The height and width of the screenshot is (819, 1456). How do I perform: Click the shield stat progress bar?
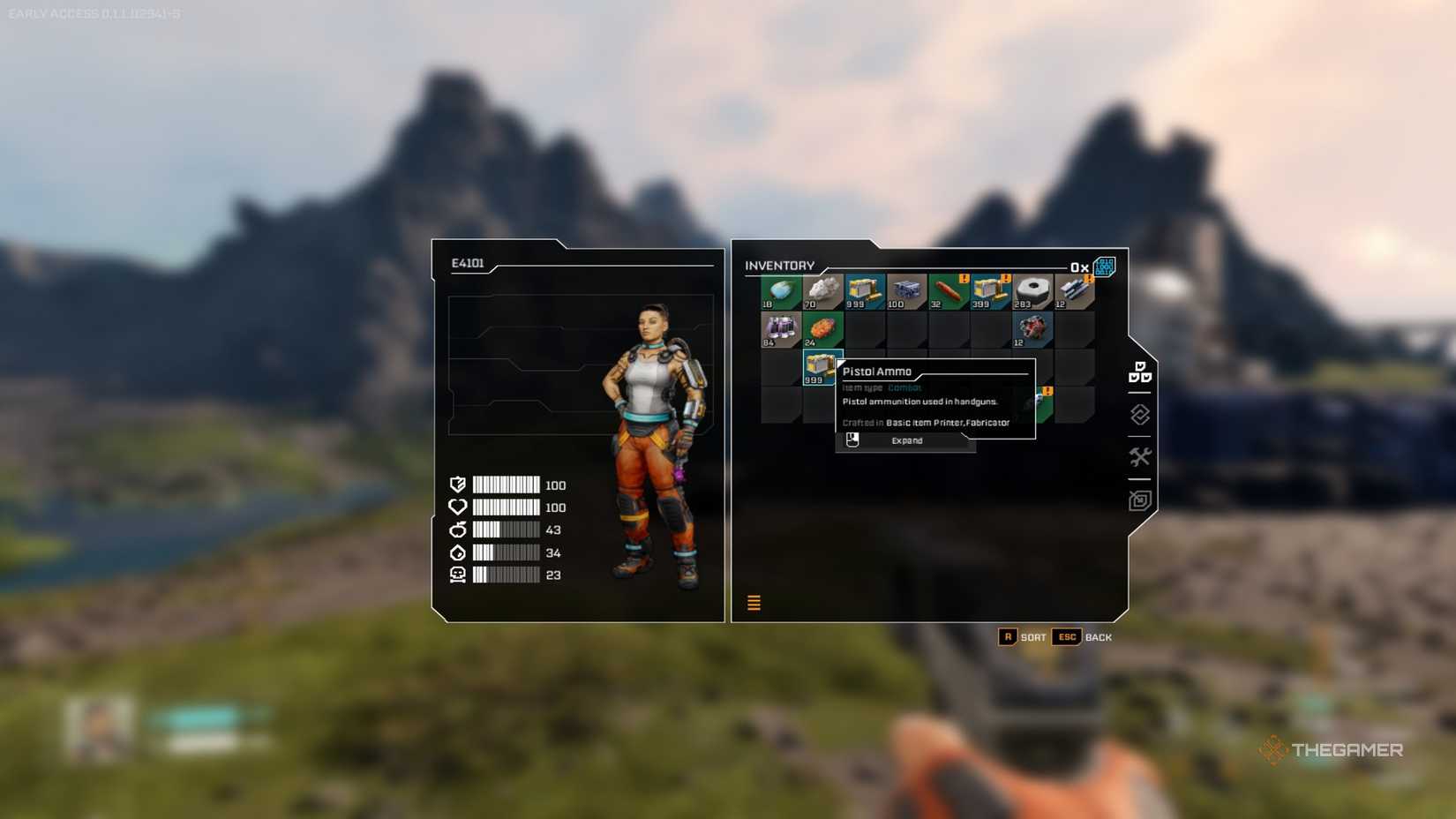pyautogui.click(x=505, y=485)
